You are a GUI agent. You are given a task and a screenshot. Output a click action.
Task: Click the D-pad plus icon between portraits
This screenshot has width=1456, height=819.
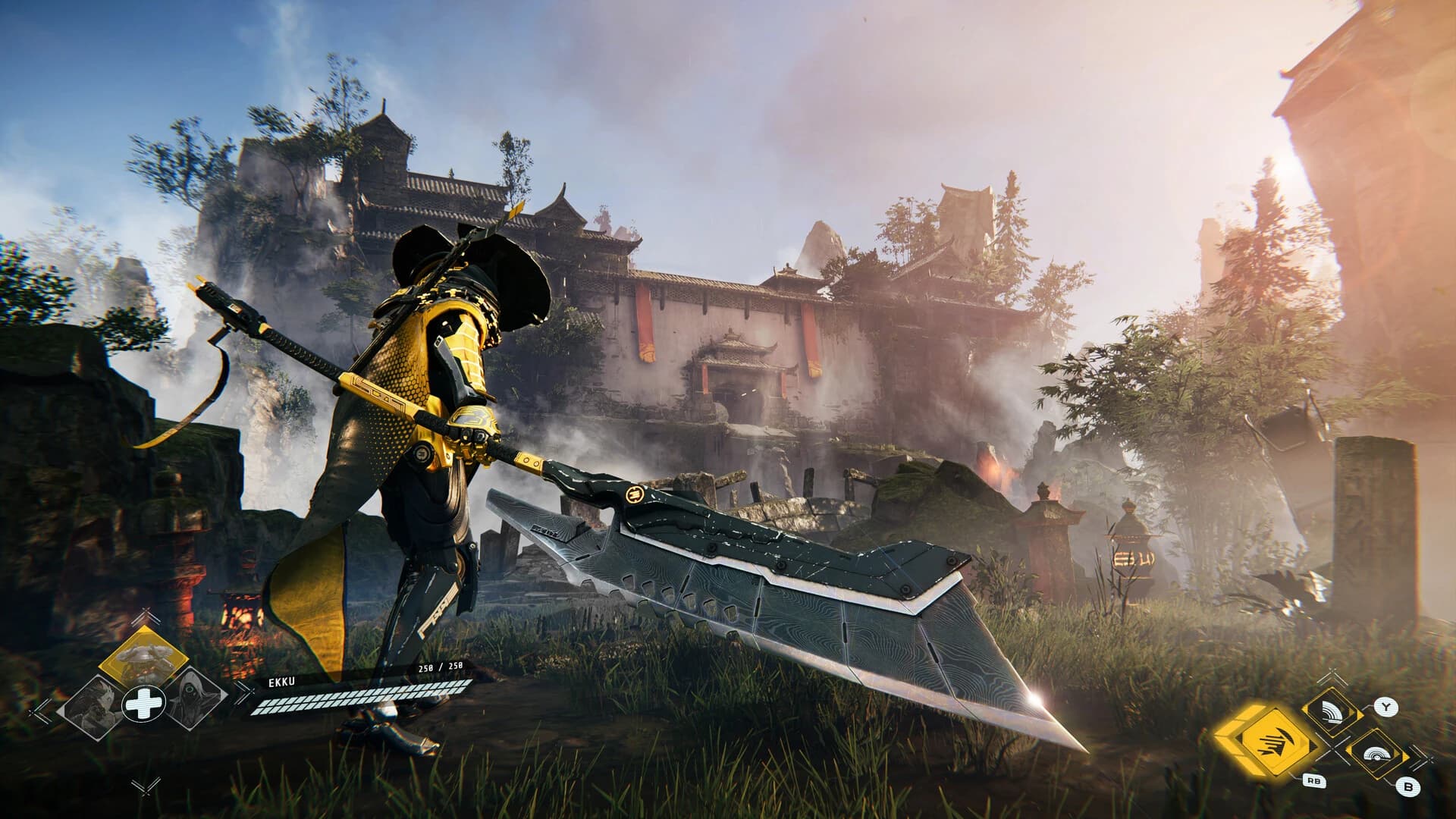143,703
